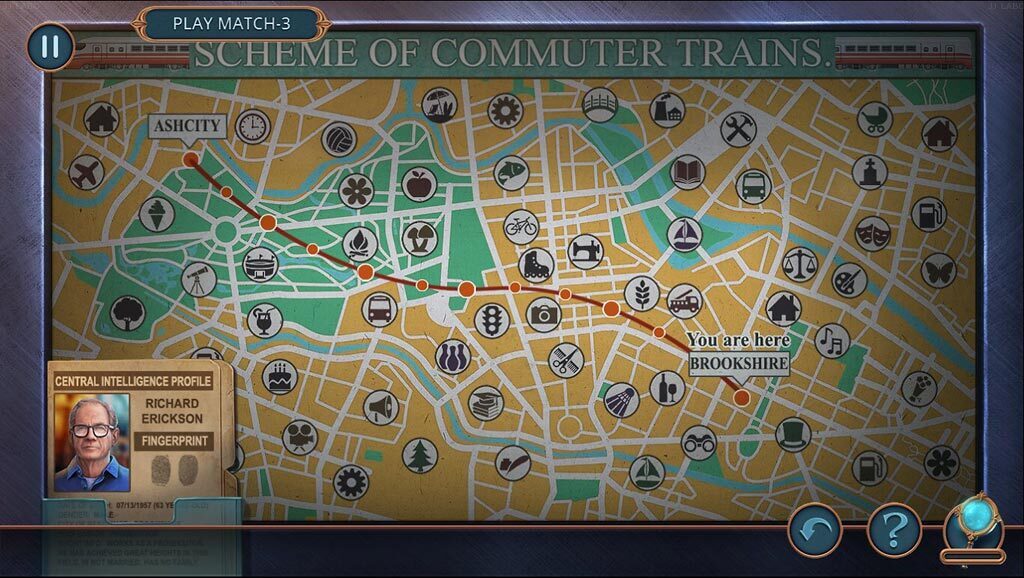Select the megaphone map icon

(x=381, y=406)
